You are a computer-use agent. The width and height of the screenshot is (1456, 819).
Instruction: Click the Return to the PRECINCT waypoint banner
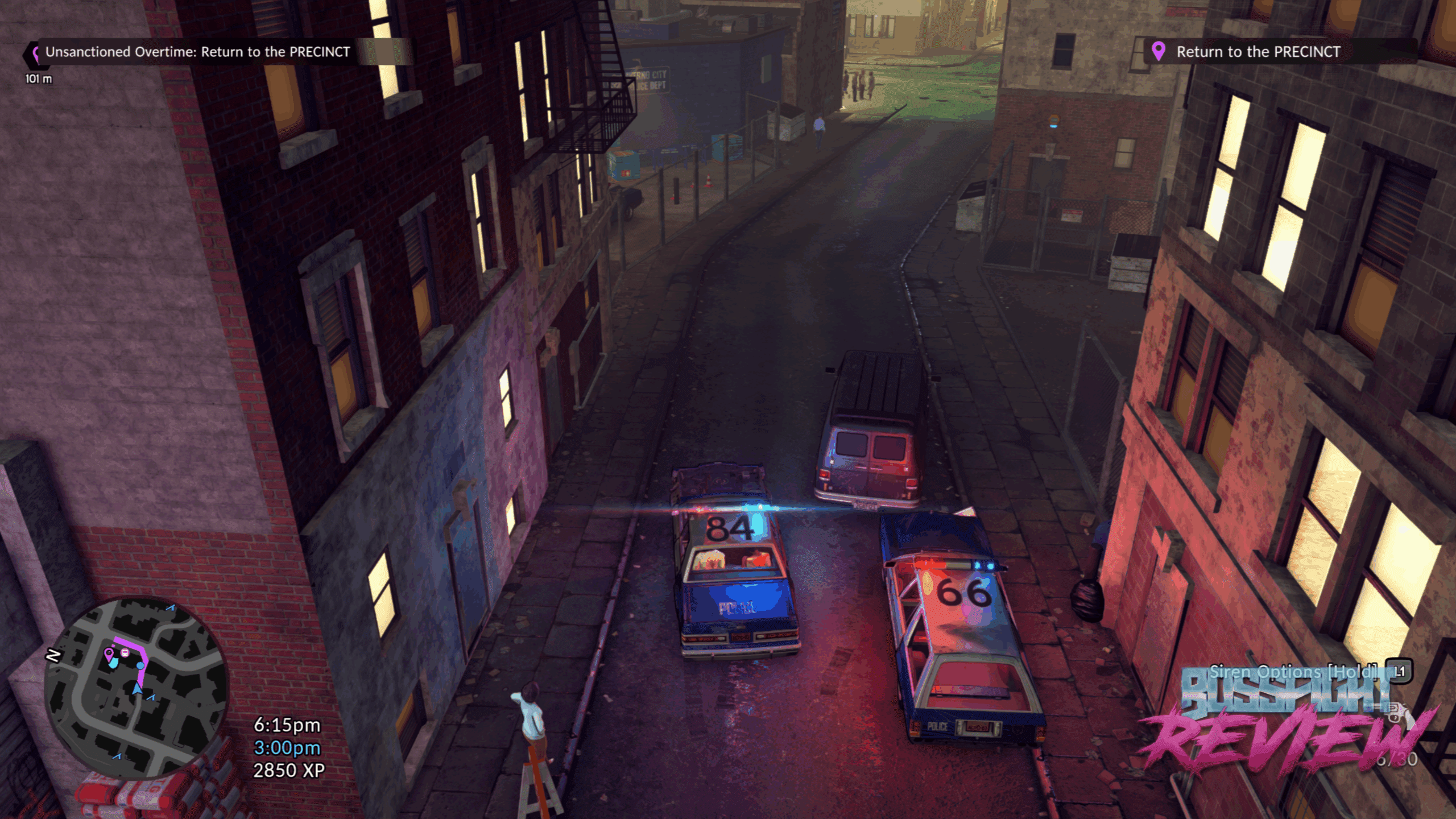[x=1257, y=52]
